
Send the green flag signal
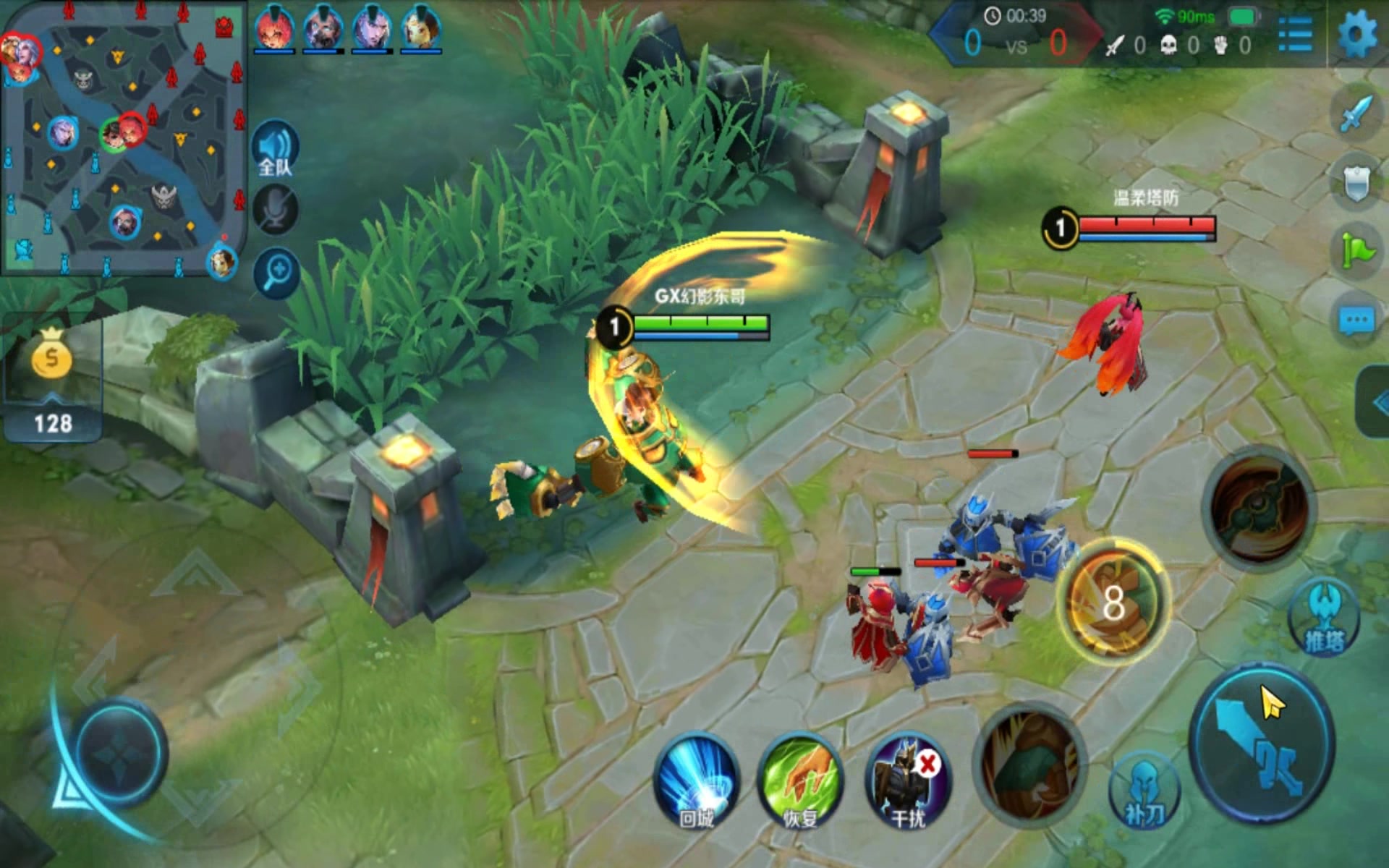tap(1357, 250)
